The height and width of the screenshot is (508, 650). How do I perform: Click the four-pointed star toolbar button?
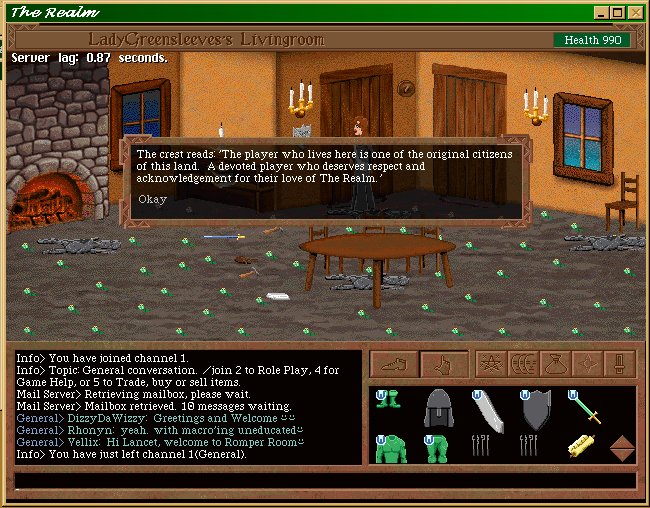pyautogui.click(x=586, y=365)
